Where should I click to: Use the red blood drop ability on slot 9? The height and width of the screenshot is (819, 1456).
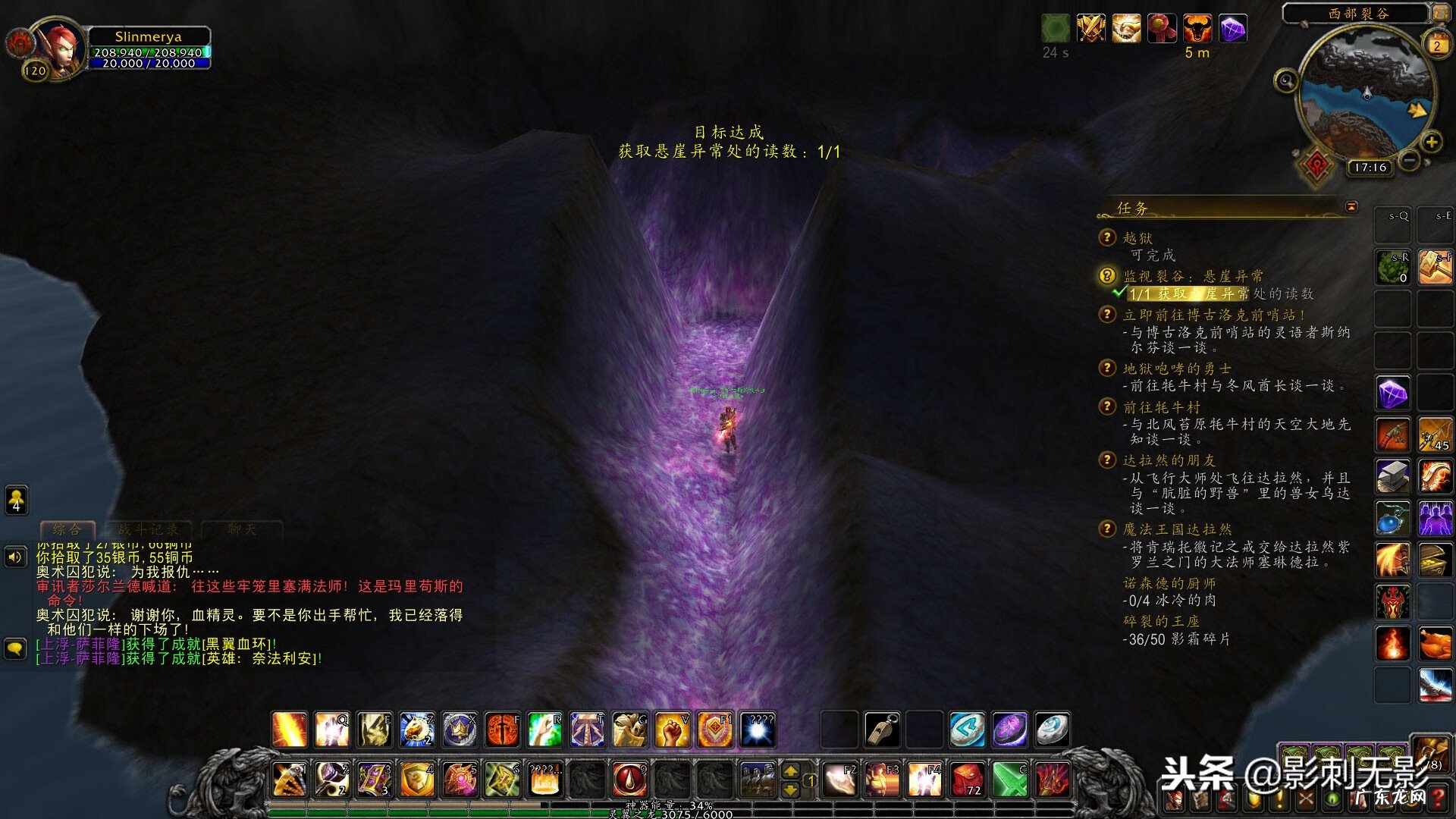point(629,779)
